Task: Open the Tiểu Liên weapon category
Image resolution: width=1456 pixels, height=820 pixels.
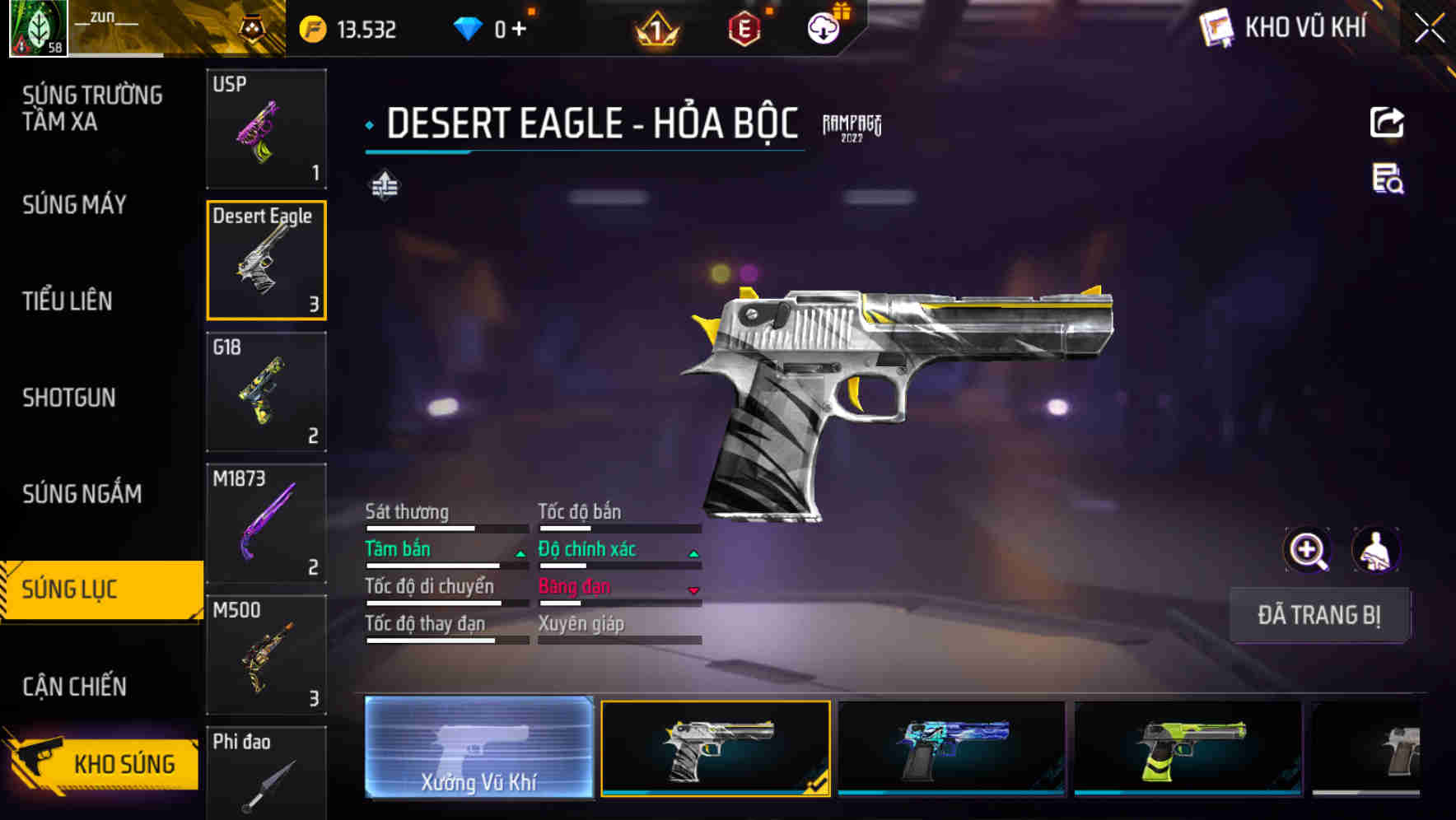Action: point(67,301)
